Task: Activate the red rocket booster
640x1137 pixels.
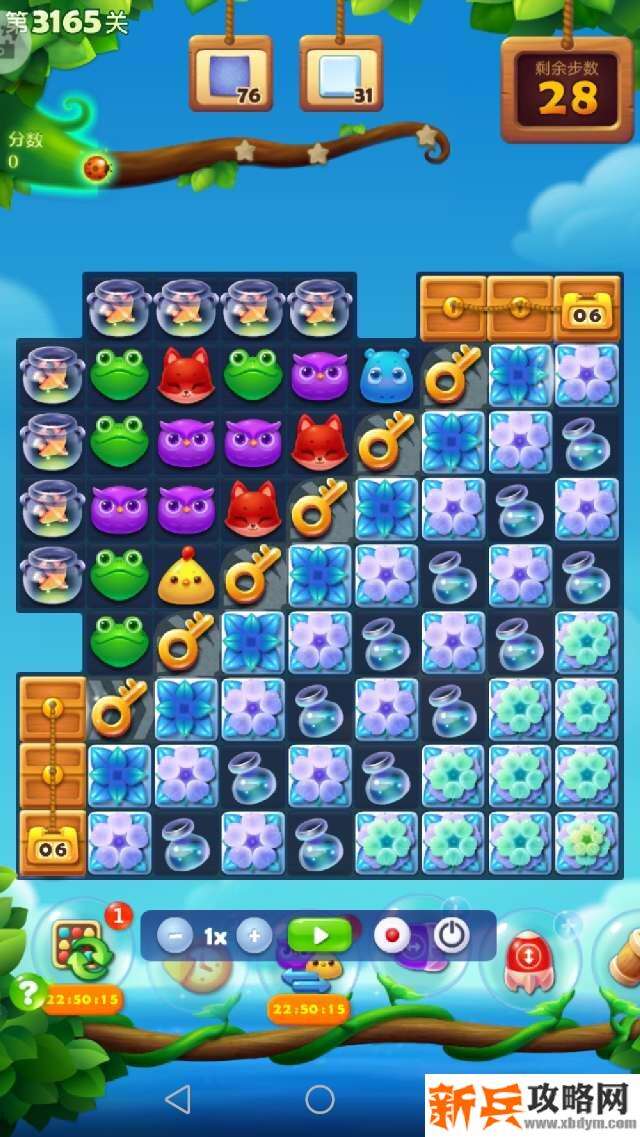Action: 525,960
